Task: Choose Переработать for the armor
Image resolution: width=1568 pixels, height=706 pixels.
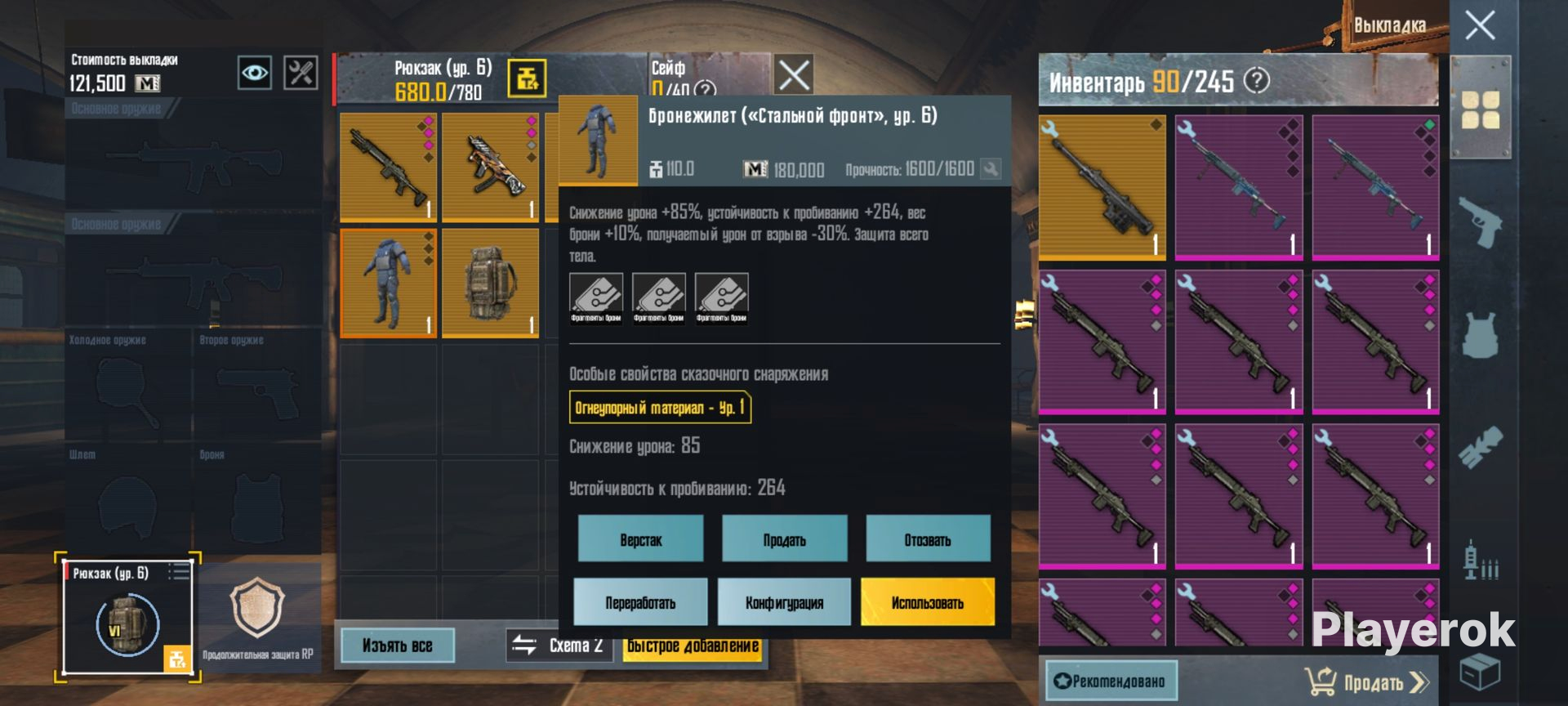Action: click(x=640, y=603)
